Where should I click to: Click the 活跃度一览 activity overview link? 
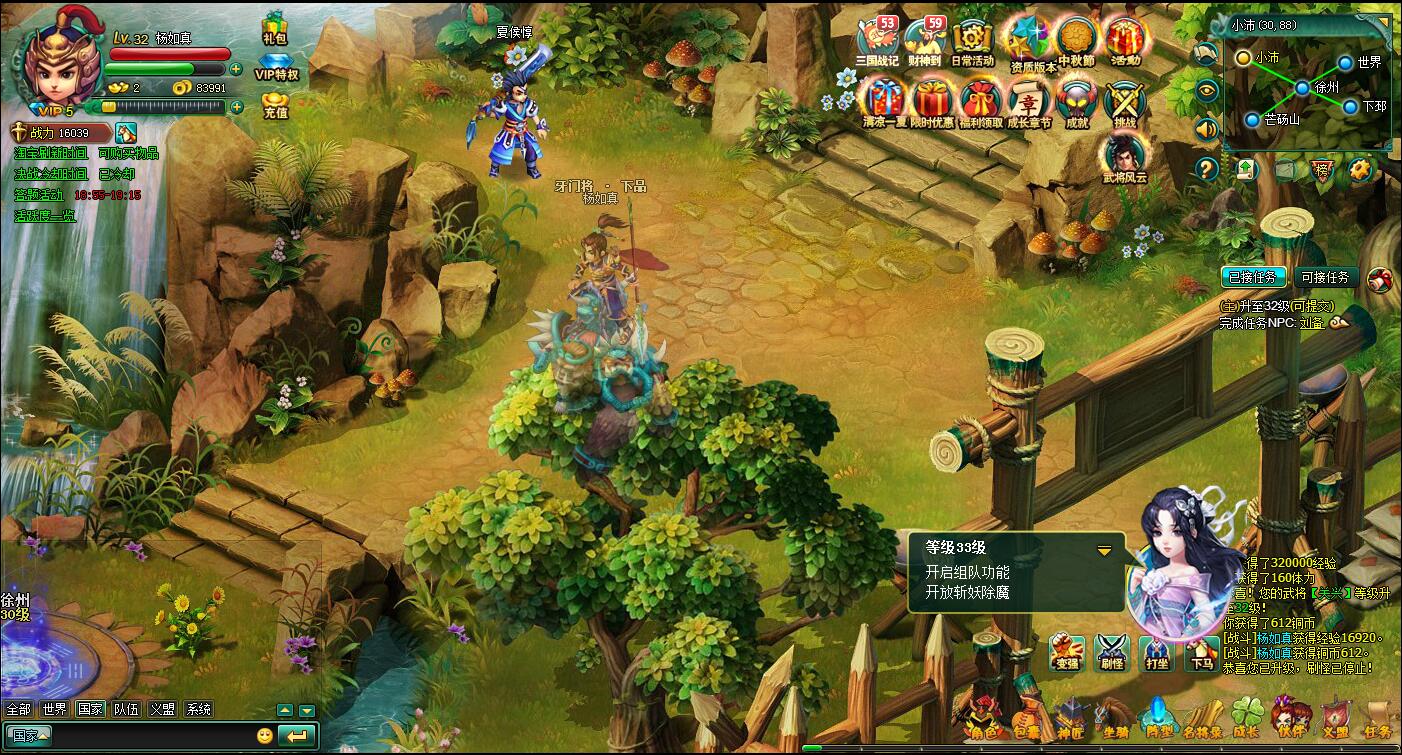44,215
